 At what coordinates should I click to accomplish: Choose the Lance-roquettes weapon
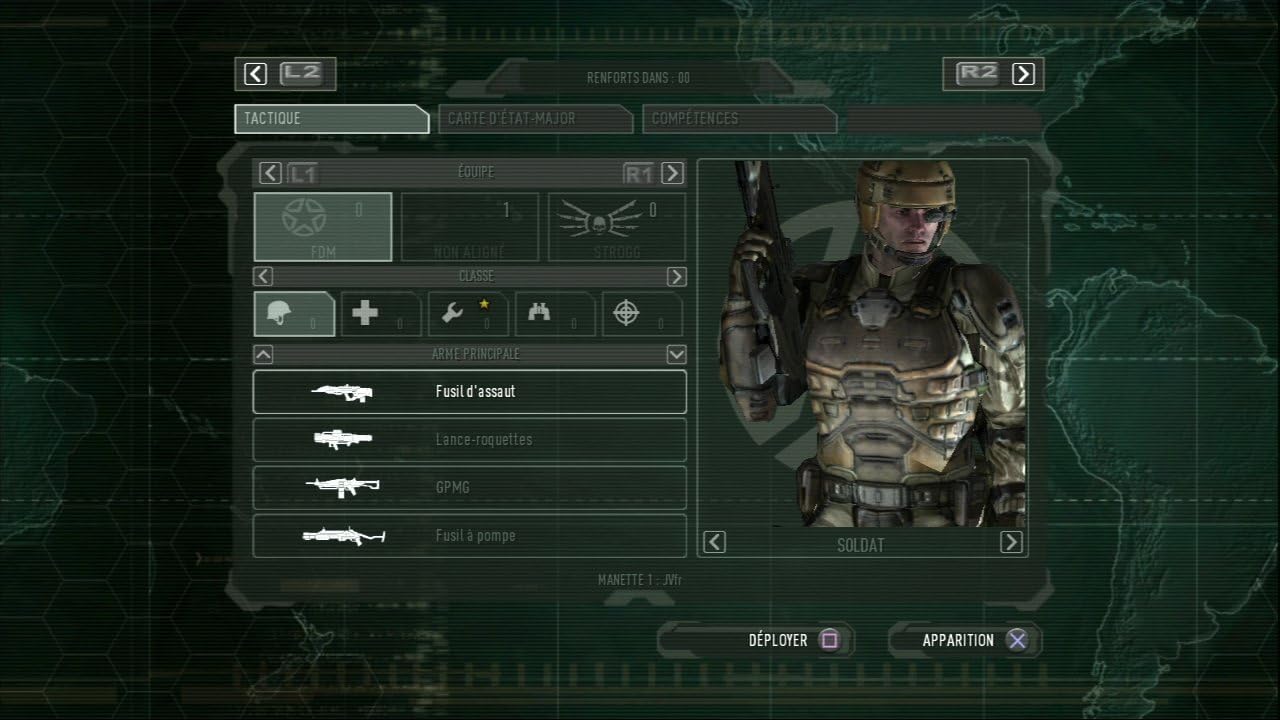click(x=469, y=440)
